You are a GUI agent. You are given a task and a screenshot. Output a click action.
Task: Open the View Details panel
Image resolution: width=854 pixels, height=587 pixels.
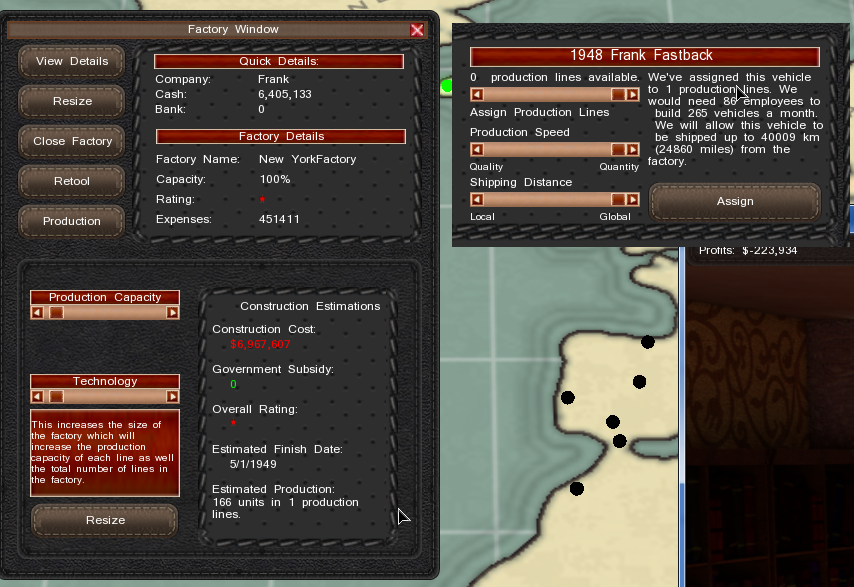pyautogui.click(x=72, y=61)
